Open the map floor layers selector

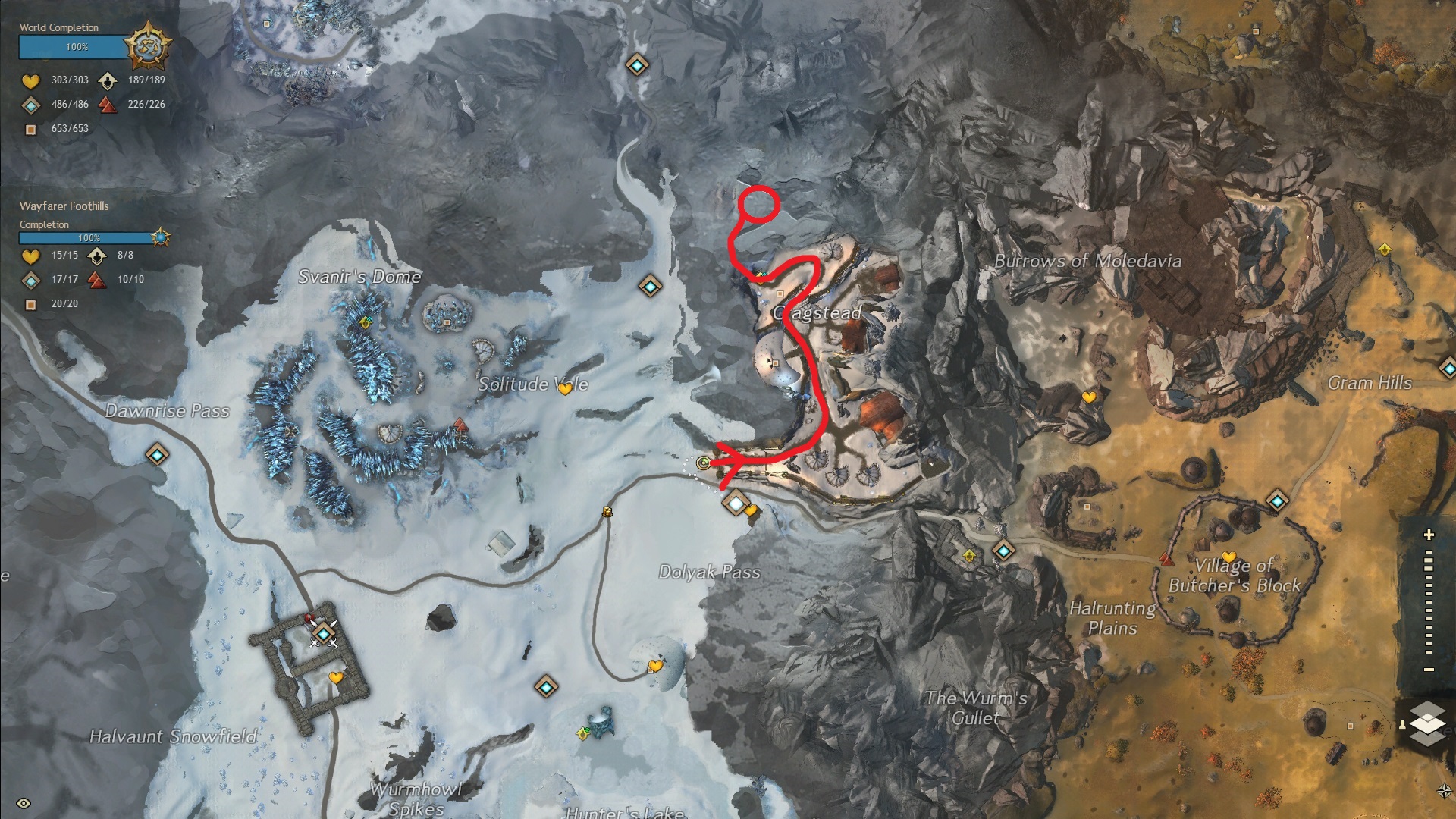pyautogui.click(x=1428, y=722)
